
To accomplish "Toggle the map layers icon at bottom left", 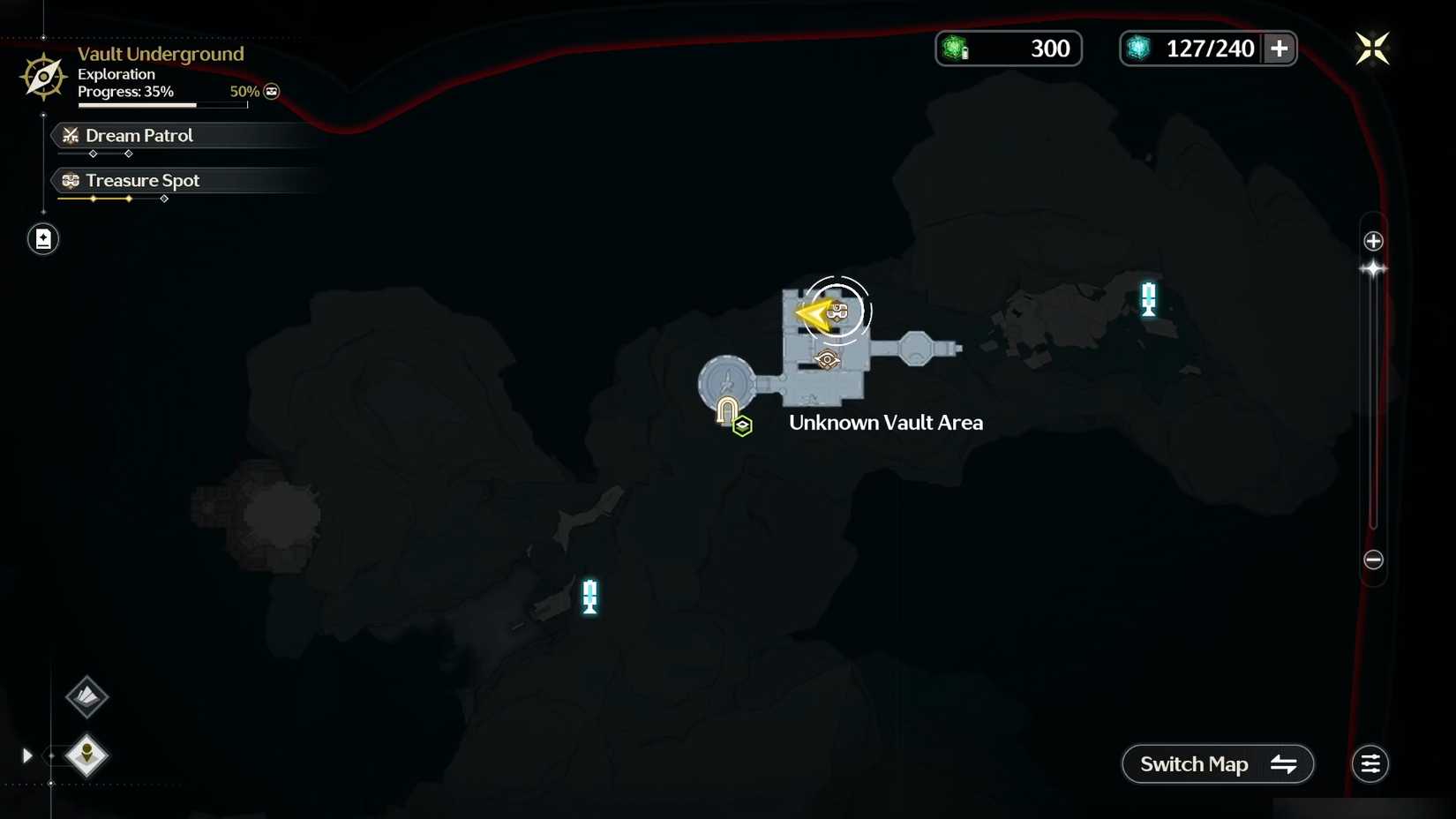I will tap(86, 697).
